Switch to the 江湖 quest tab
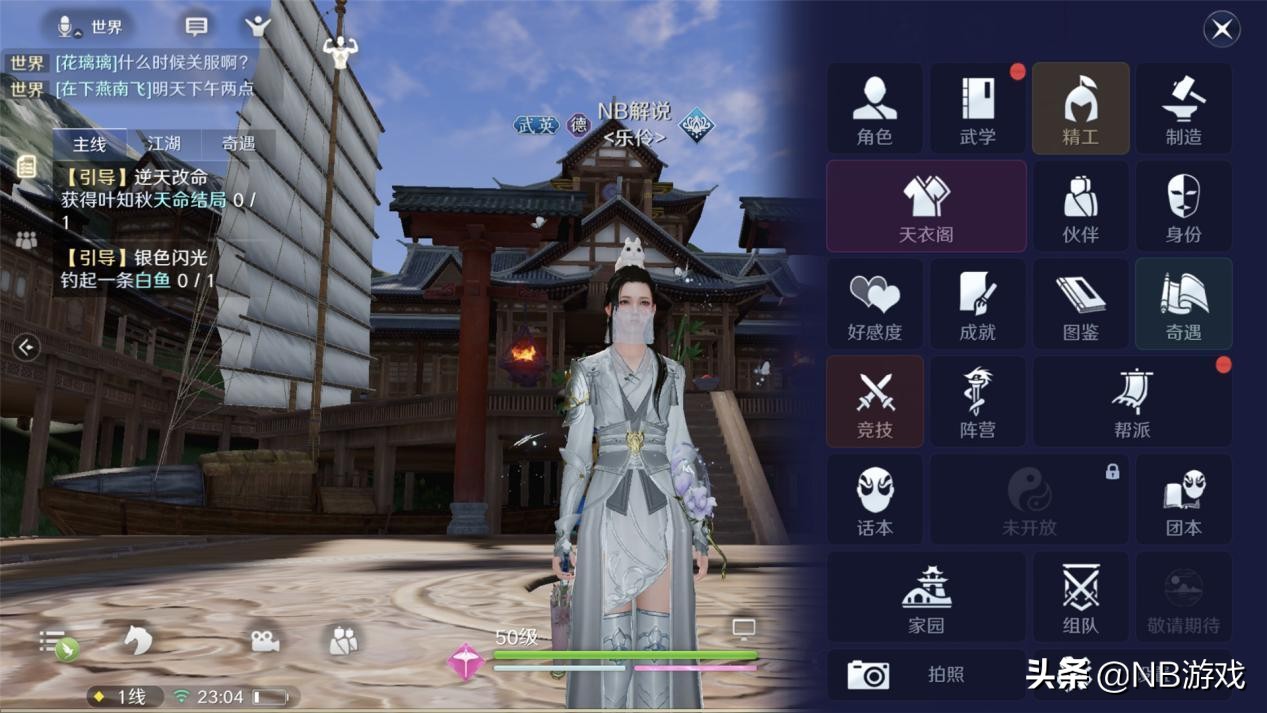 (164, 144)
